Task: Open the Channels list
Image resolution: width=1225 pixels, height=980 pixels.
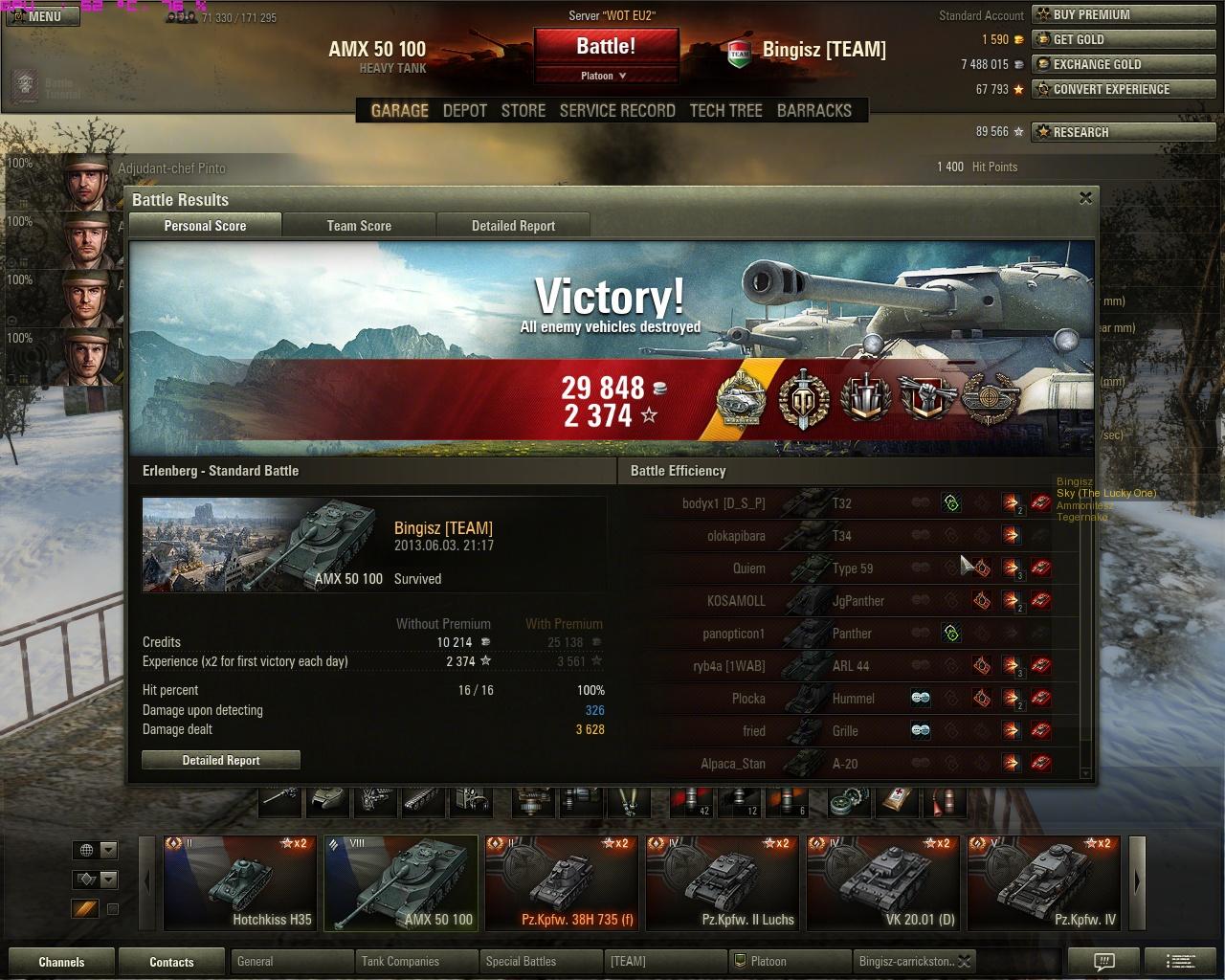Action: point(61,962)
